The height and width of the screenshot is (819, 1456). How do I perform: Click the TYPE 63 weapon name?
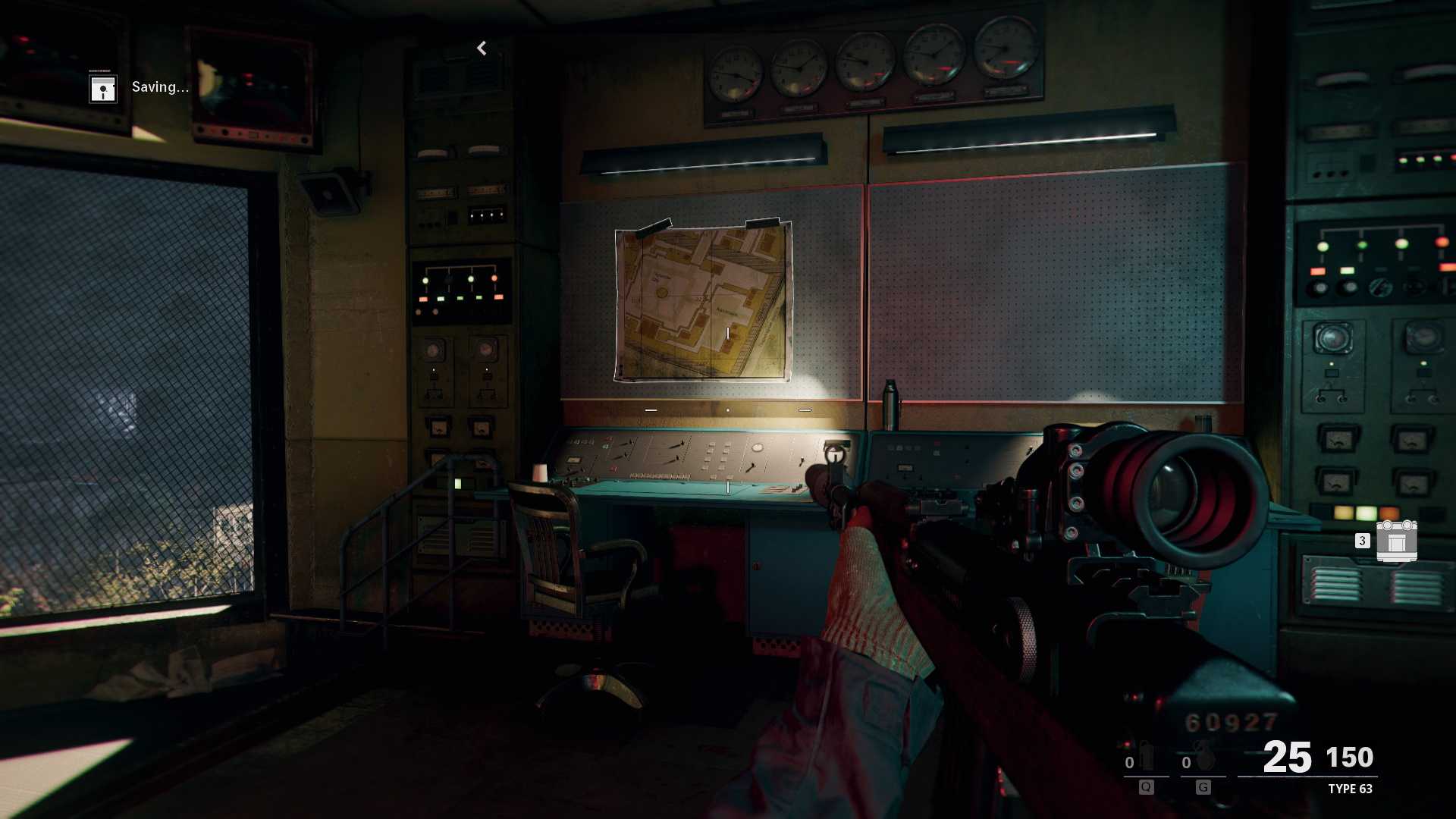1350,789
